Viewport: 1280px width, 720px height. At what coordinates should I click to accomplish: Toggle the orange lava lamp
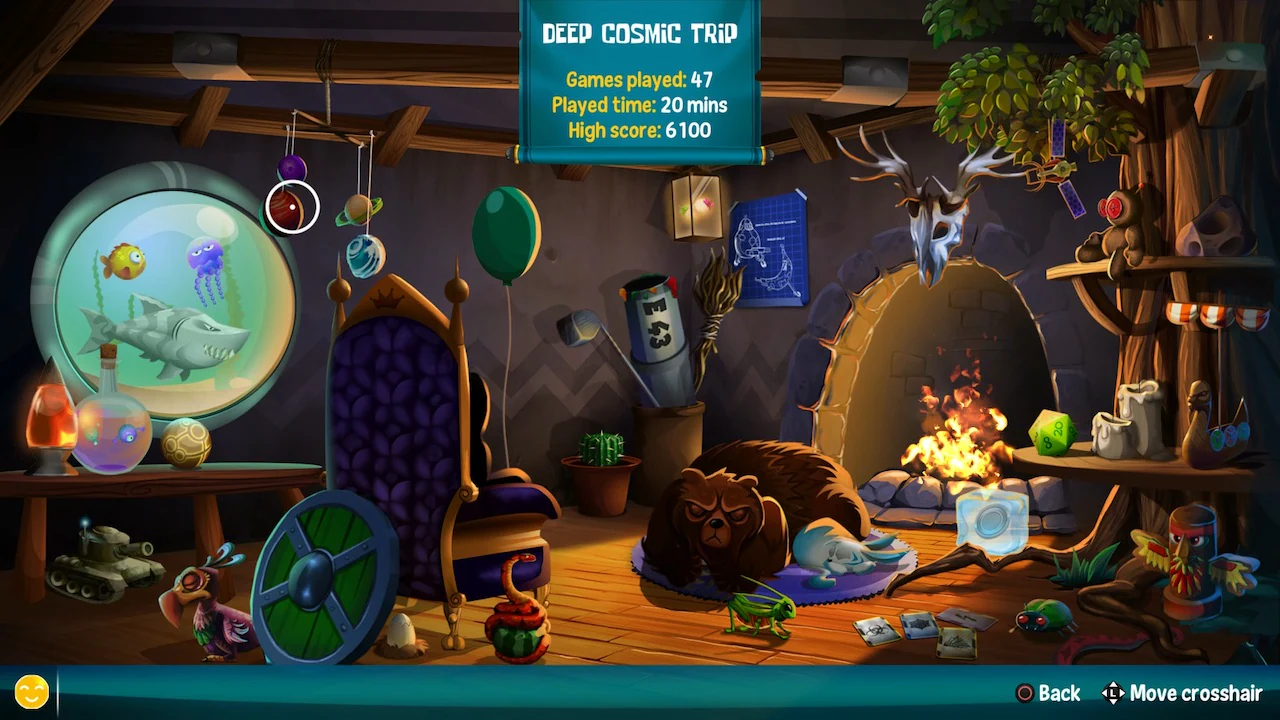pyautogui.click(x=53, y=420)
